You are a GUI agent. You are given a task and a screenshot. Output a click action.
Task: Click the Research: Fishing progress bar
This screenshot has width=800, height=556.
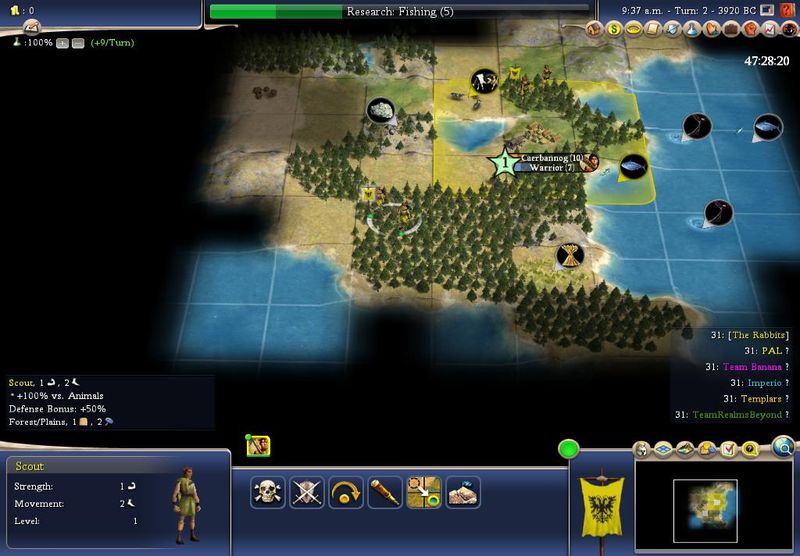(399, 12)
